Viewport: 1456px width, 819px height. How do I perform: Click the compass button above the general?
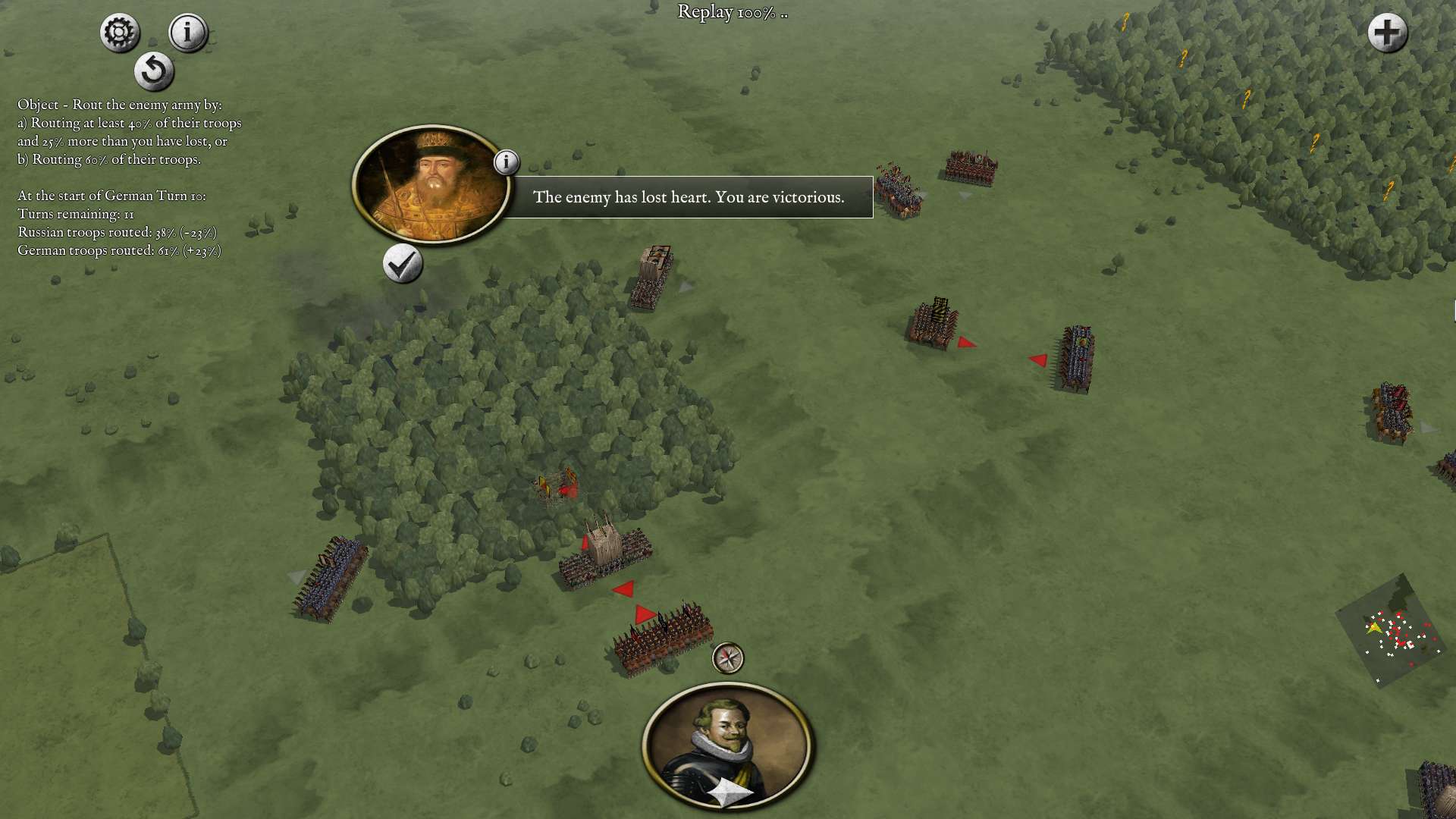click(x=728, y=658)
